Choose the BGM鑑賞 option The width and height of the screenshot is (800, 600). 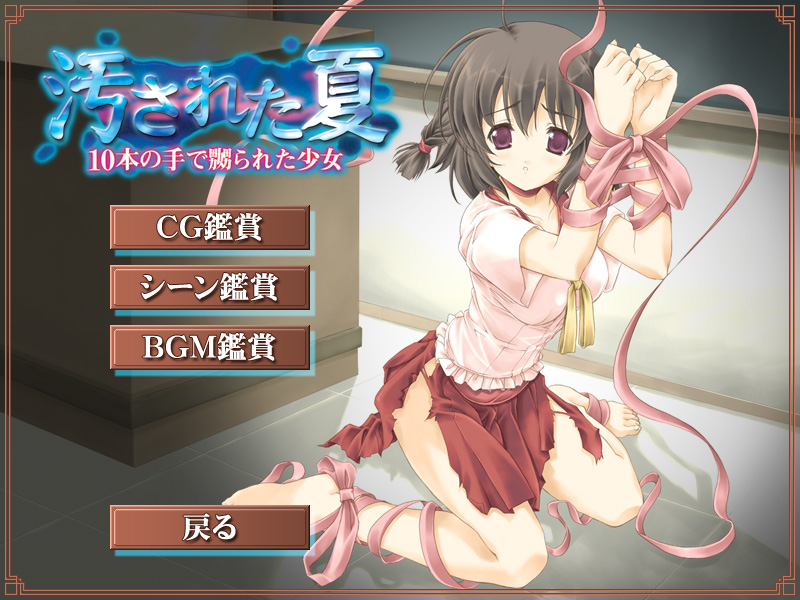(210, 347)
